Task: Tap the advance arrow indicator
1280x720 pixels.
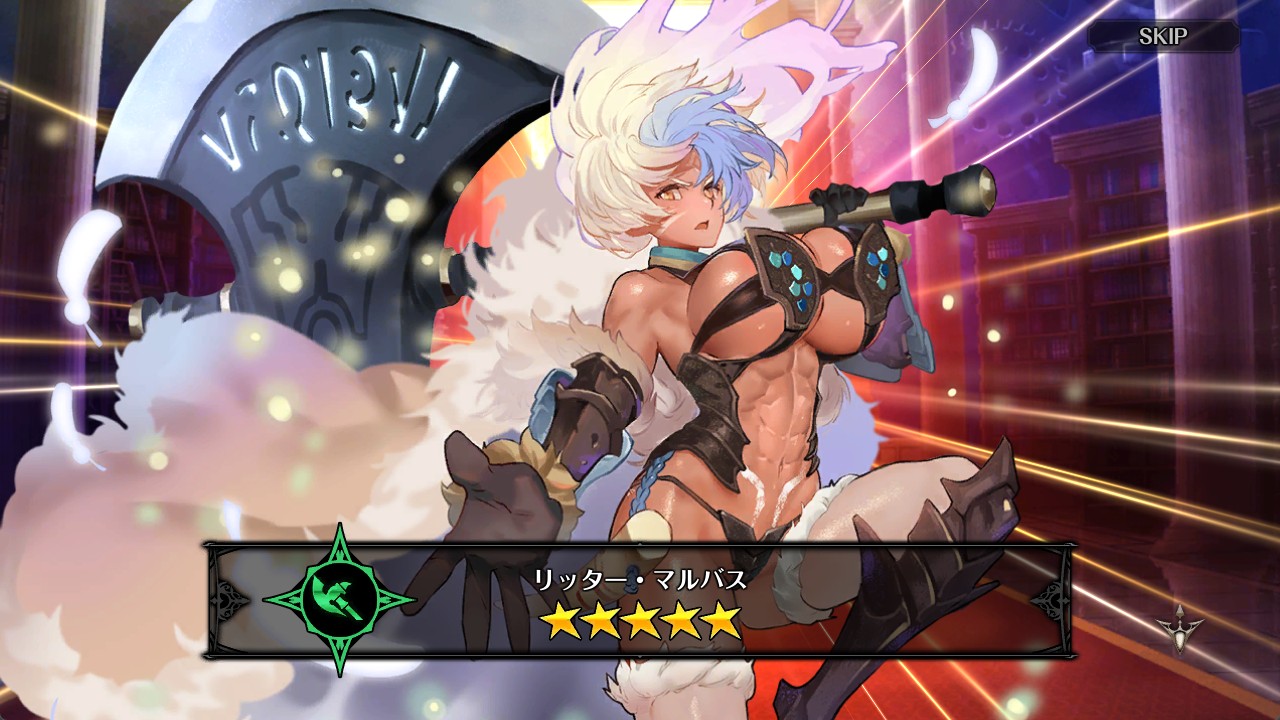Action: point(1180,628)
